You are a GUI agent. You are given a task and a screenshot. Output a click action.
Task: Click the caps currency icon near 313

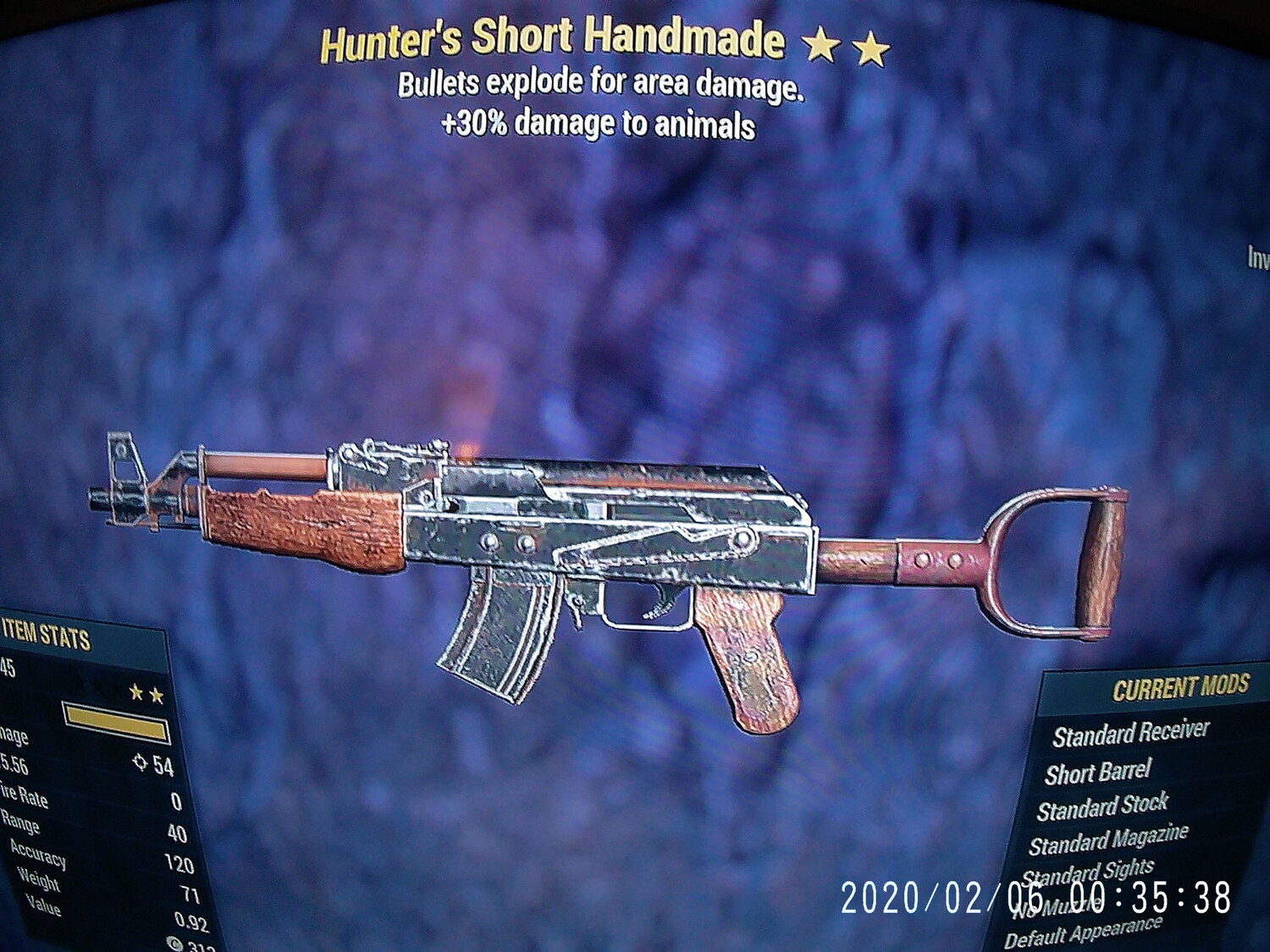[176, 942]
